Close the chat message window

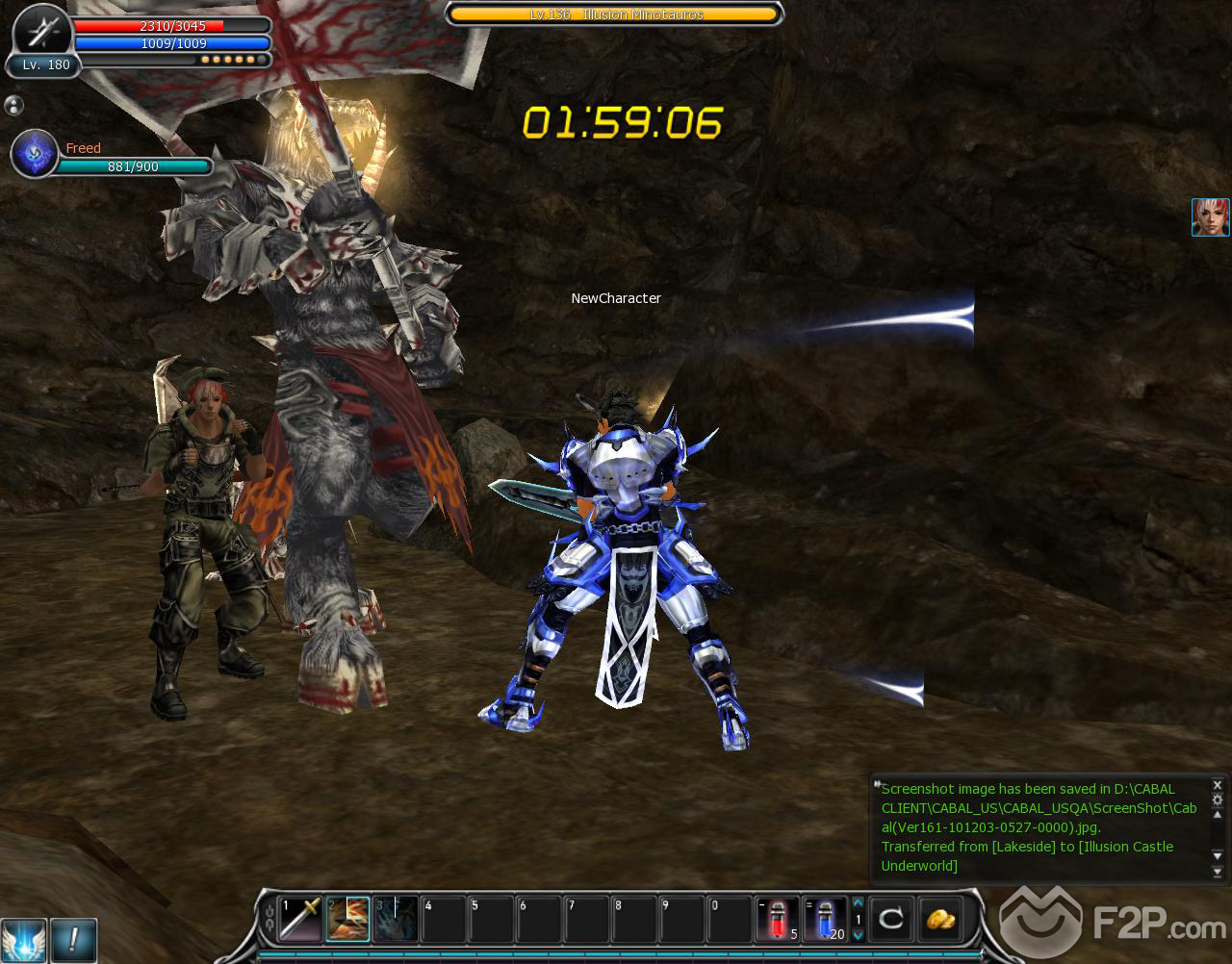(1218, 785)
